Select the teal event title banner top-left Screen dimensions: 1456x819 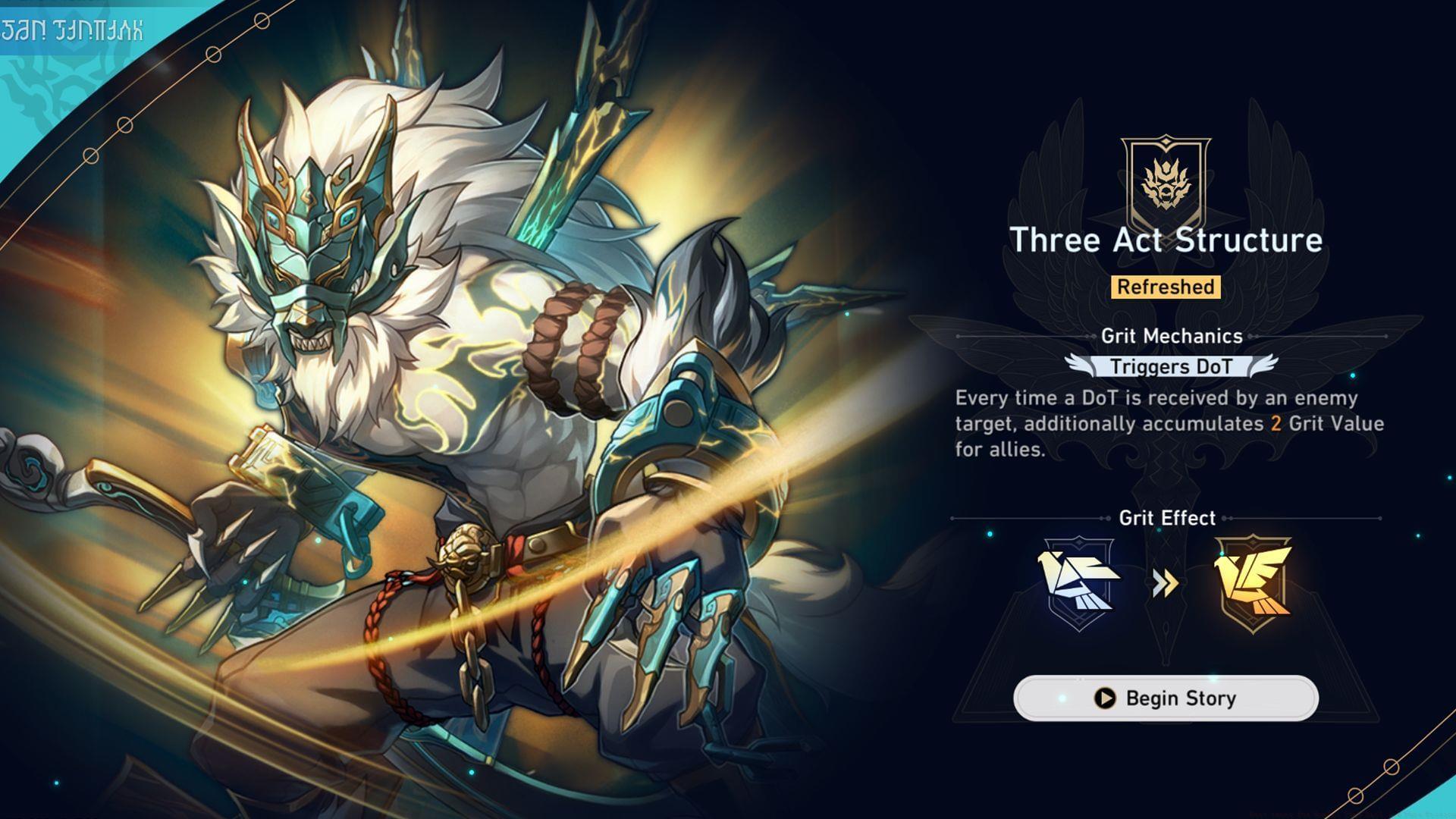74,30
